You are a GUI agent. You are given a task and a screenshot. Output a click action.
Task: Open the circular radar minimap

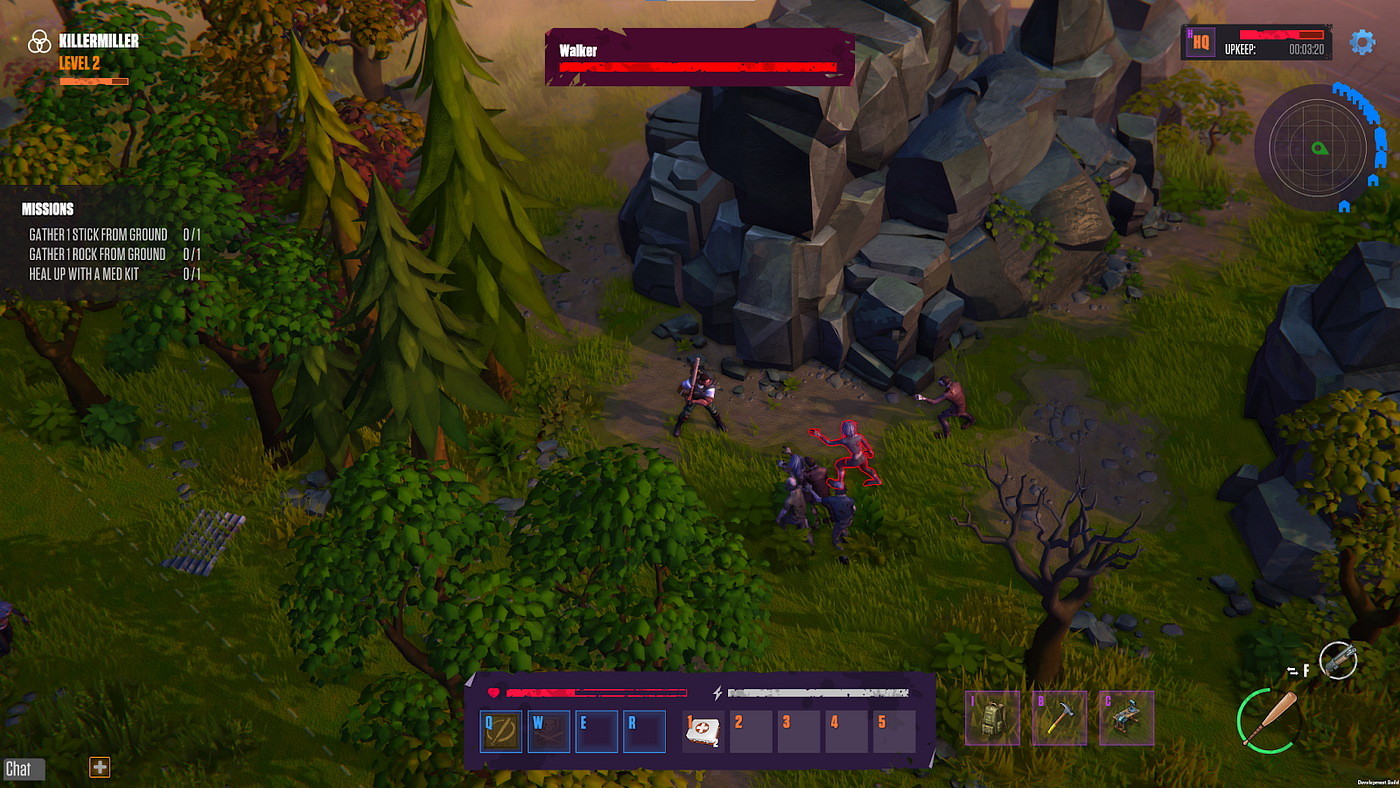click(x=1317, y=148)
